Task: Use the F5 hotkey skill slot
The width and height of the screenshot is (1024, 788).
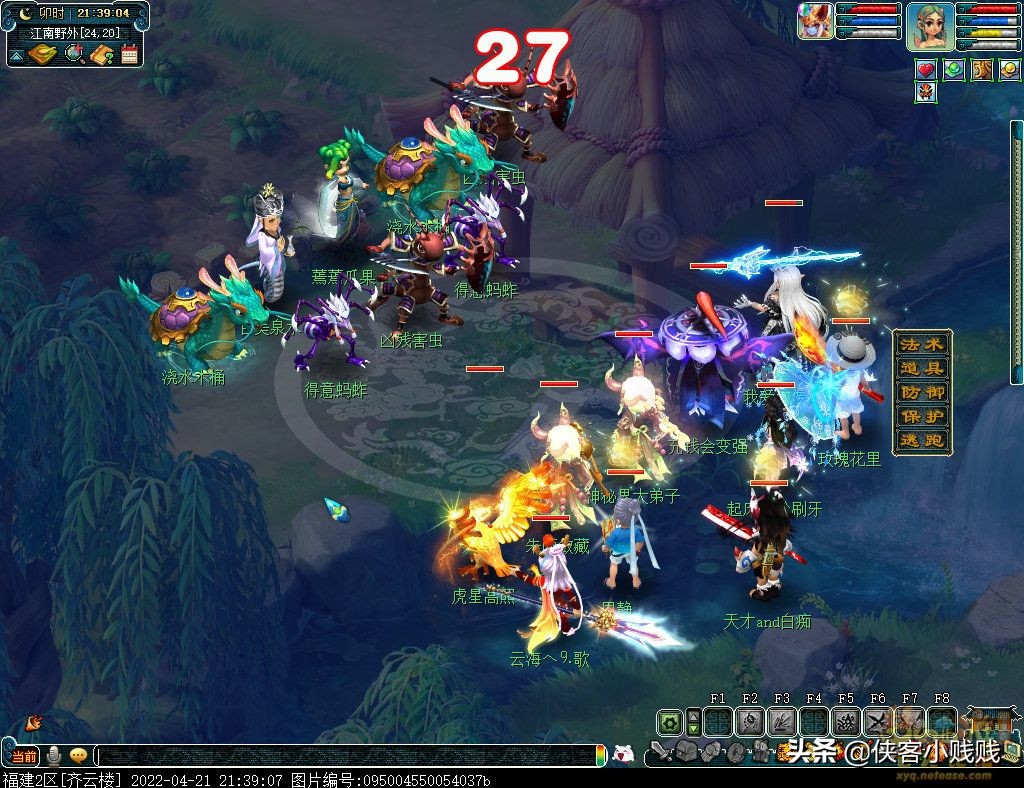Action: point(846,722)
